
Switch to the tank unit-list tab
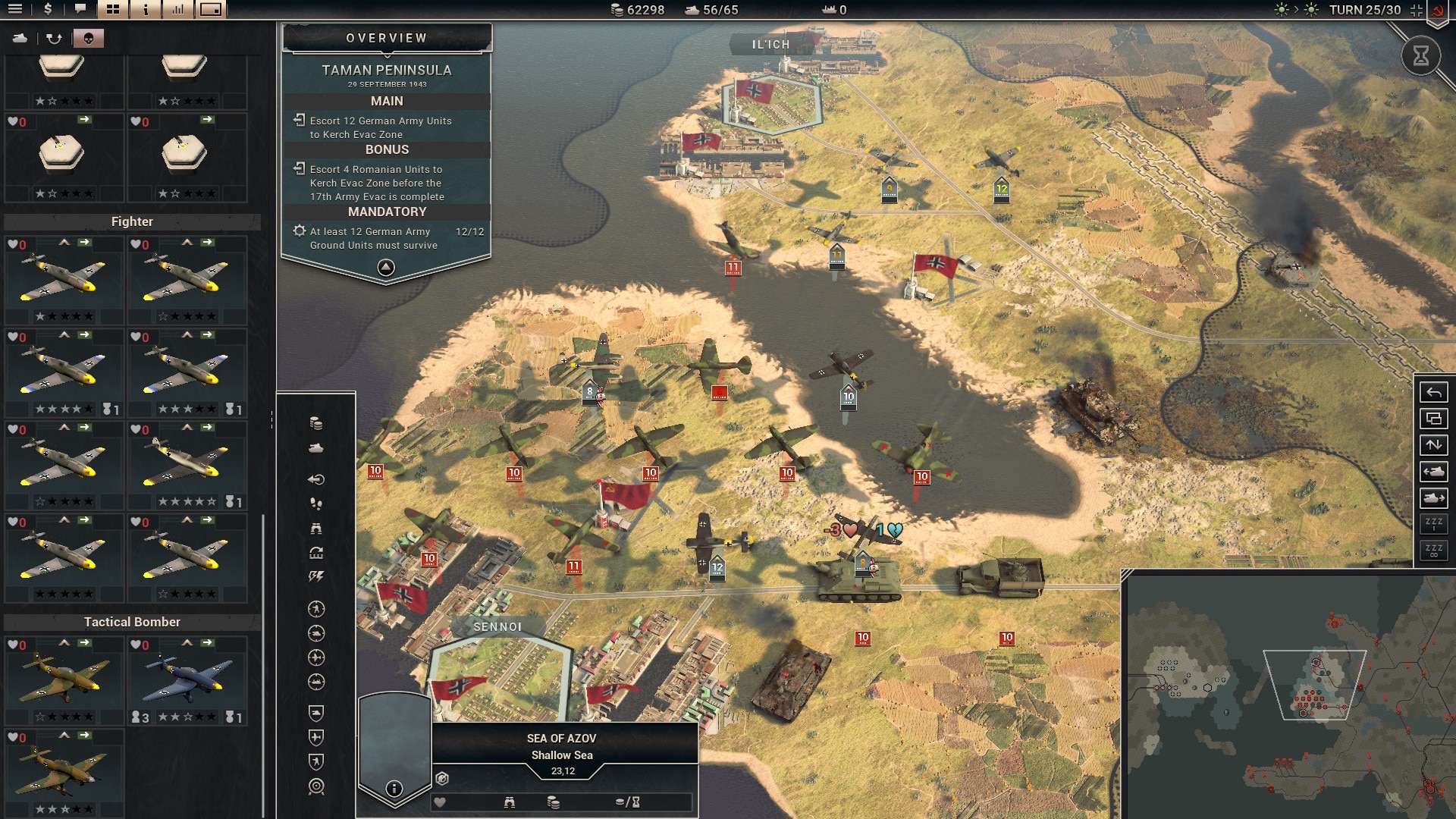pyautogui.click(x=20, y=38)
